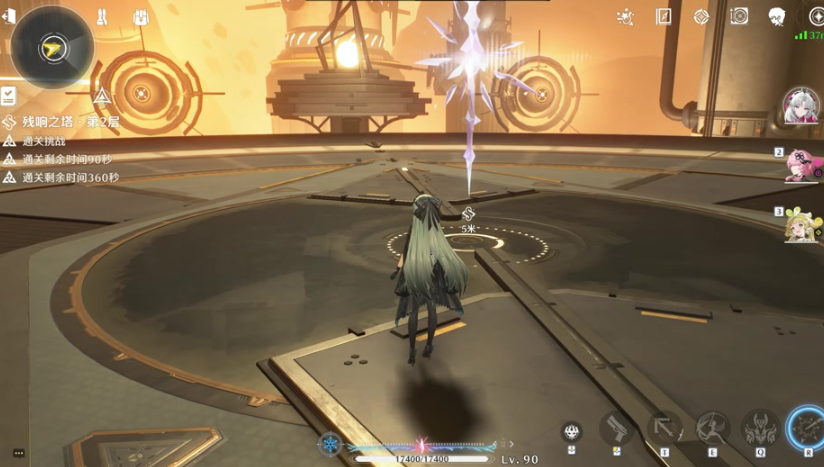824x467 pixels.
Task: Select the 残响之塔·第2层 objective tracker
Action: (70, 121)
